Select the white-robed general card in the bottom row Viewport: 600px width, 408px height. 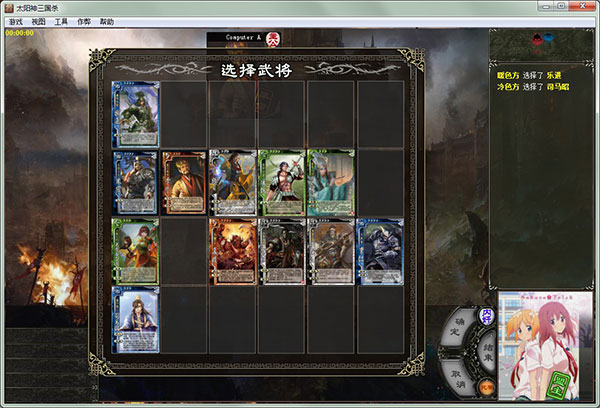click(x=135, y=319)
